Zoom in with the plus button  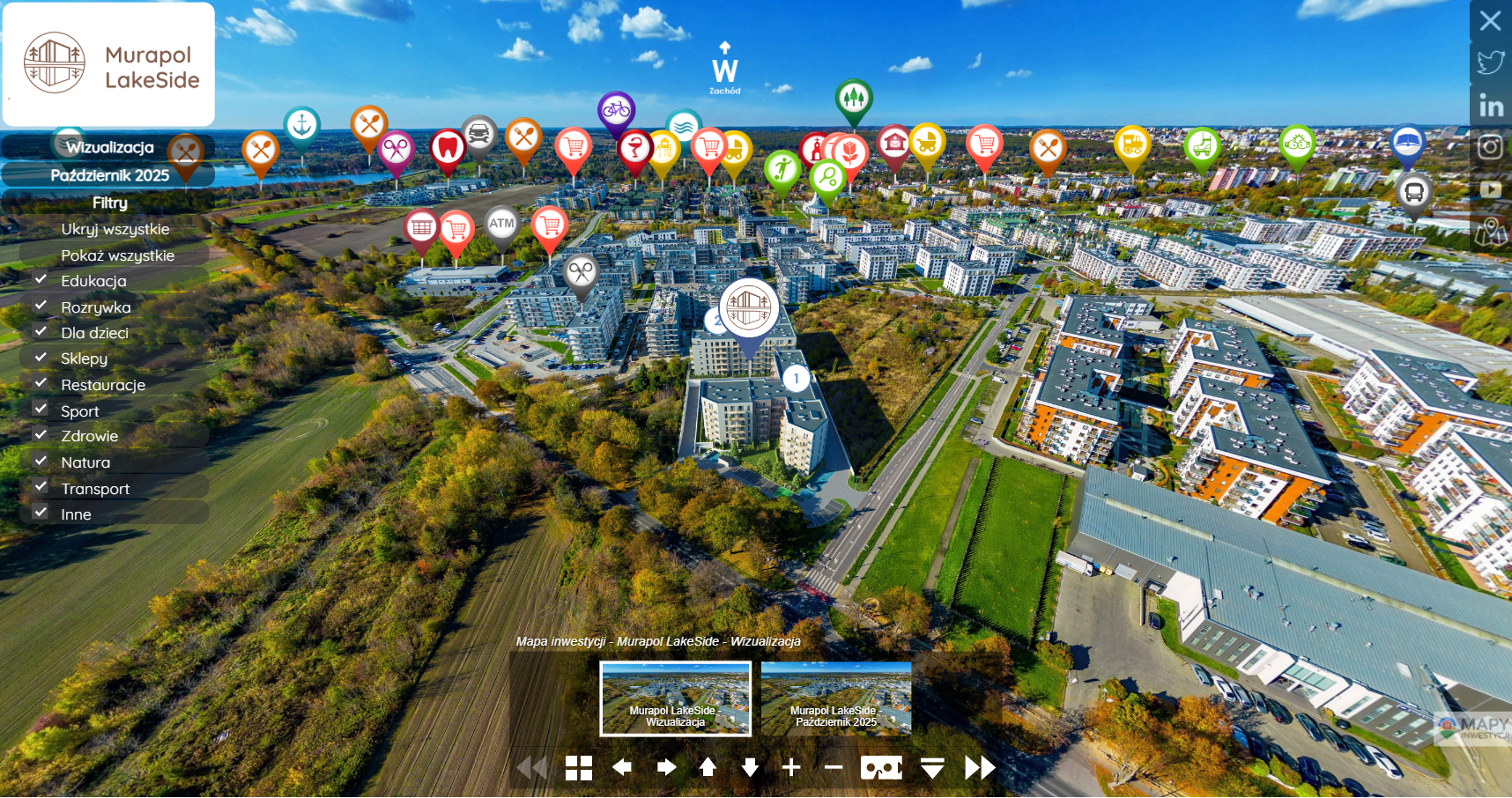(x=791, y=768)
